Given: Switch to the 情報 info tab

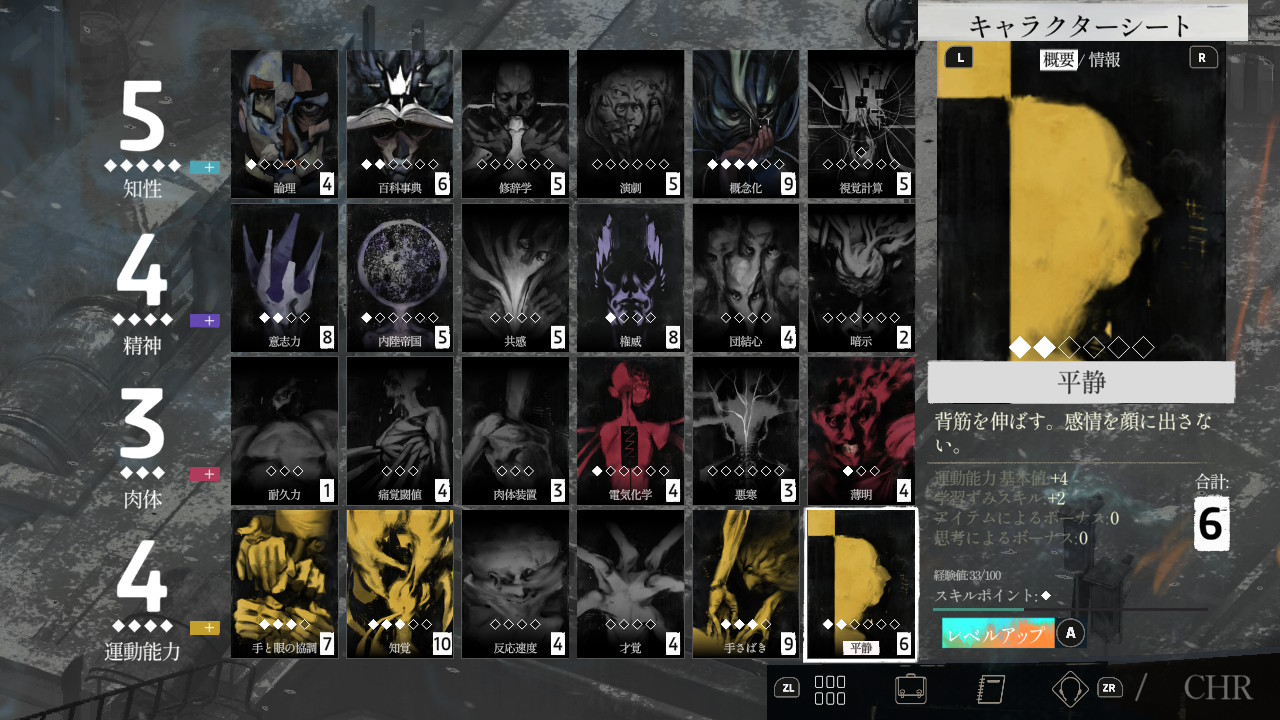Looking at the screenshot, I should click(x=1104, y=59).
